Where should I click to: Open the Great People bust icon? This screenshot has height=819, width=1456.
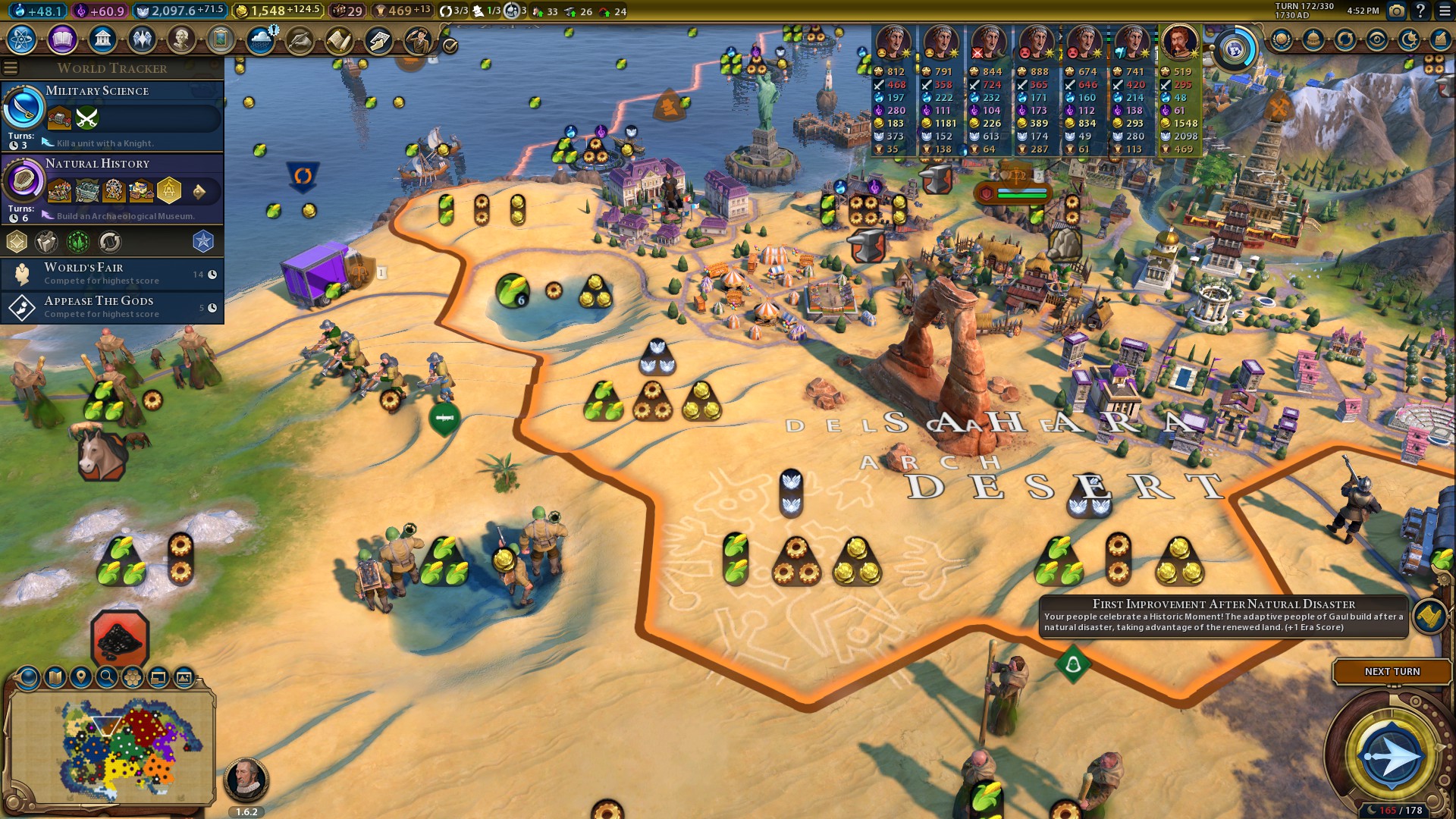[181, 39]
